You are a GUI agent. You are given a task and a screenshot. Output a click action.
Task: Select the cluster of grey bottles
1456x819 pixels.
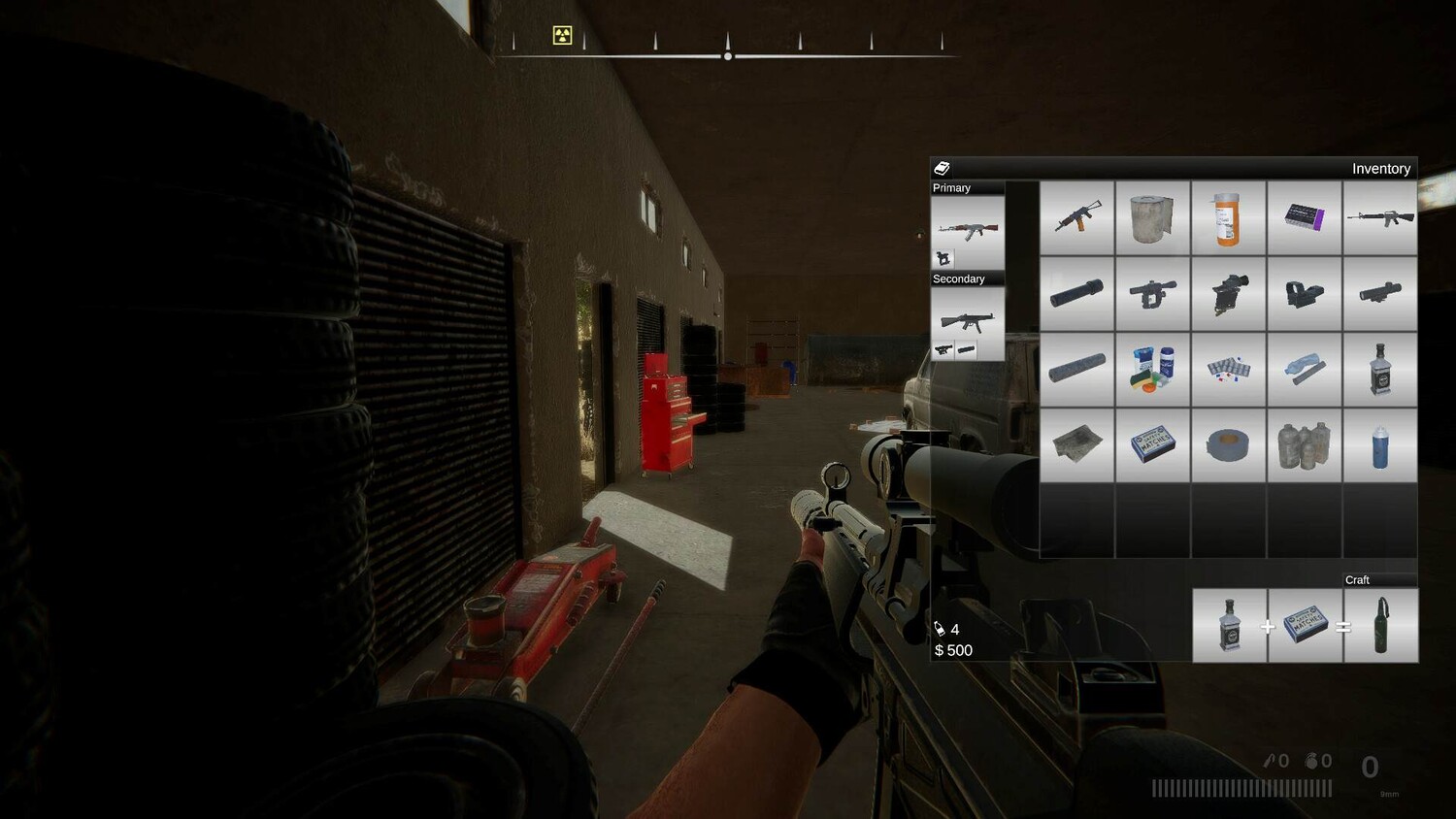point(1304,444)
